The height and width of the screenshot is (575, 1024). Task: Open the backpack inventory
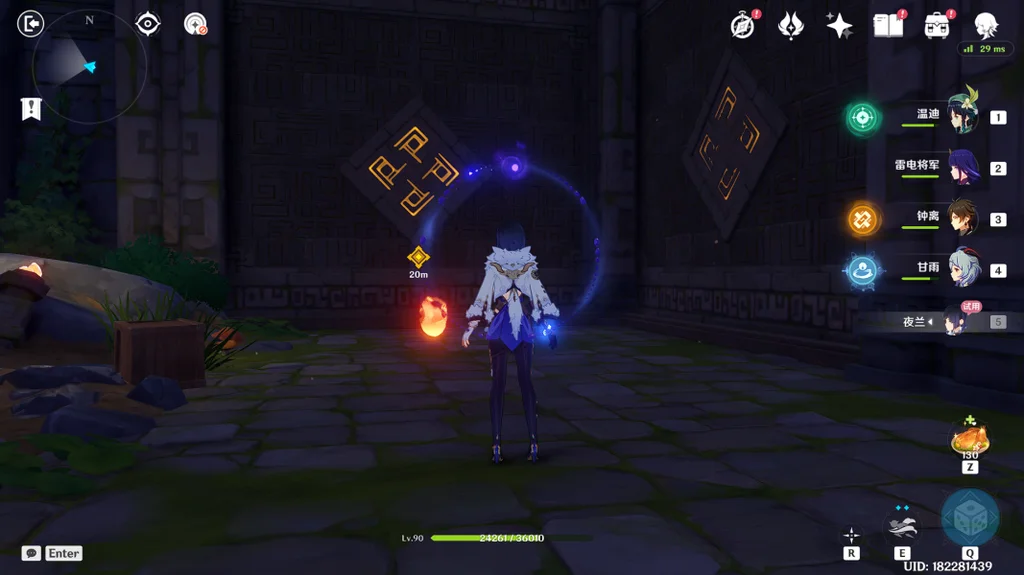pos(937,26)
